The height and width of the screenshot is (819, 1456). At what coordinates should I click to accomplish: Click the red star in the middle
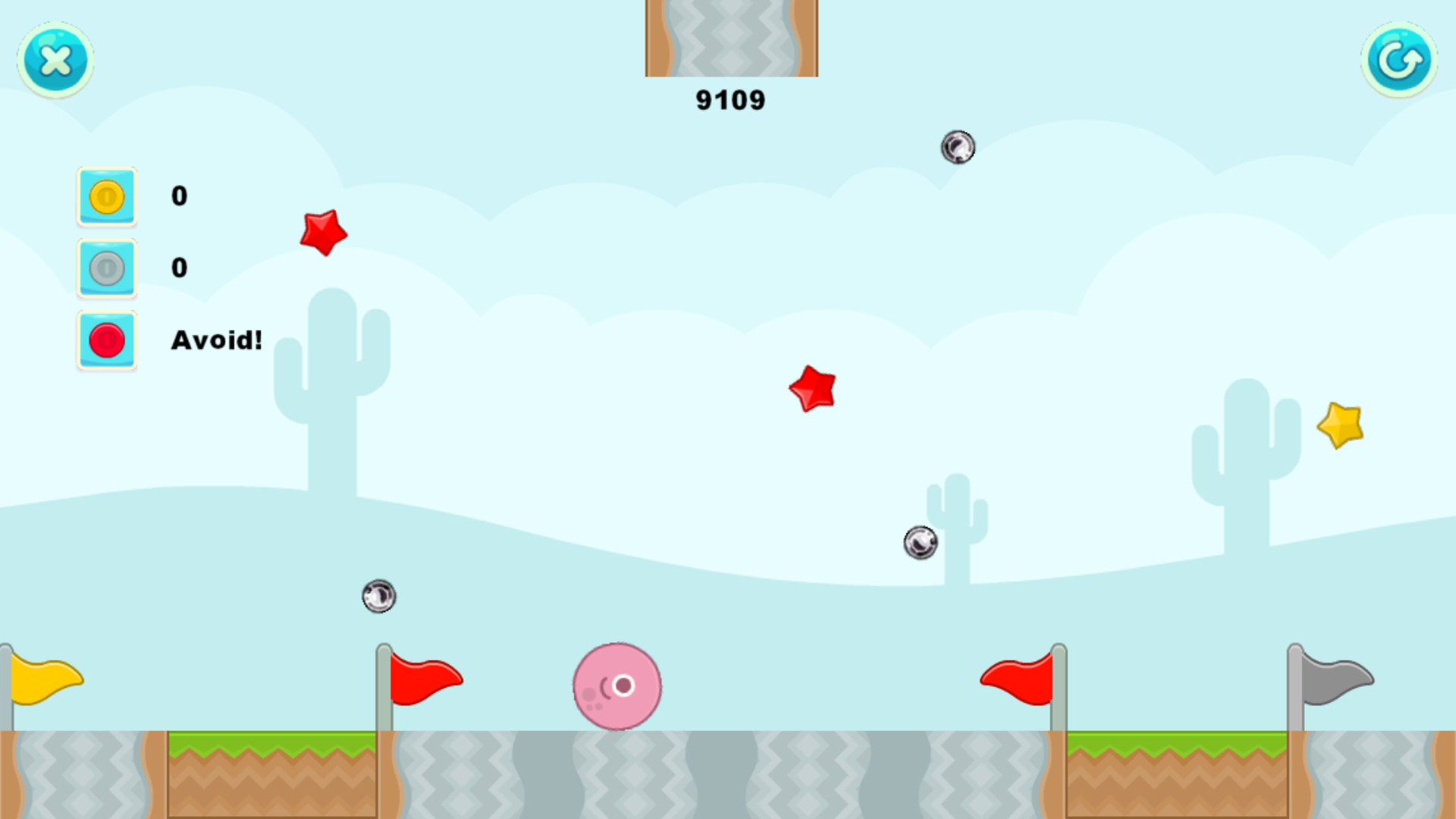click(x=811, y=388)
